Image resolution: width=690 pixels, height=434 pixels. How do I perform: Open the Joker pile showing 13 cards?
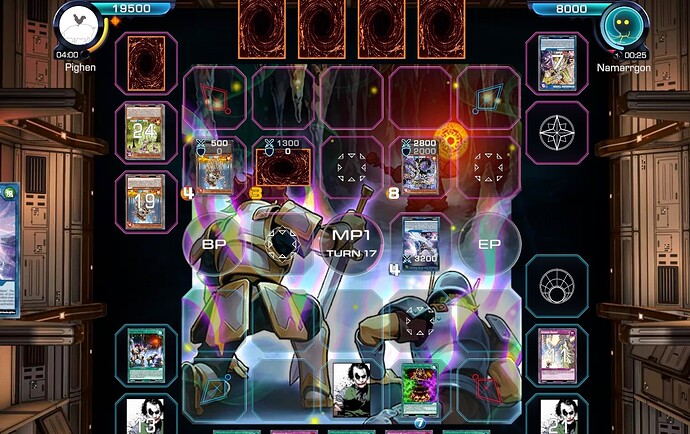pyautogui.click(x=146, y=414)
